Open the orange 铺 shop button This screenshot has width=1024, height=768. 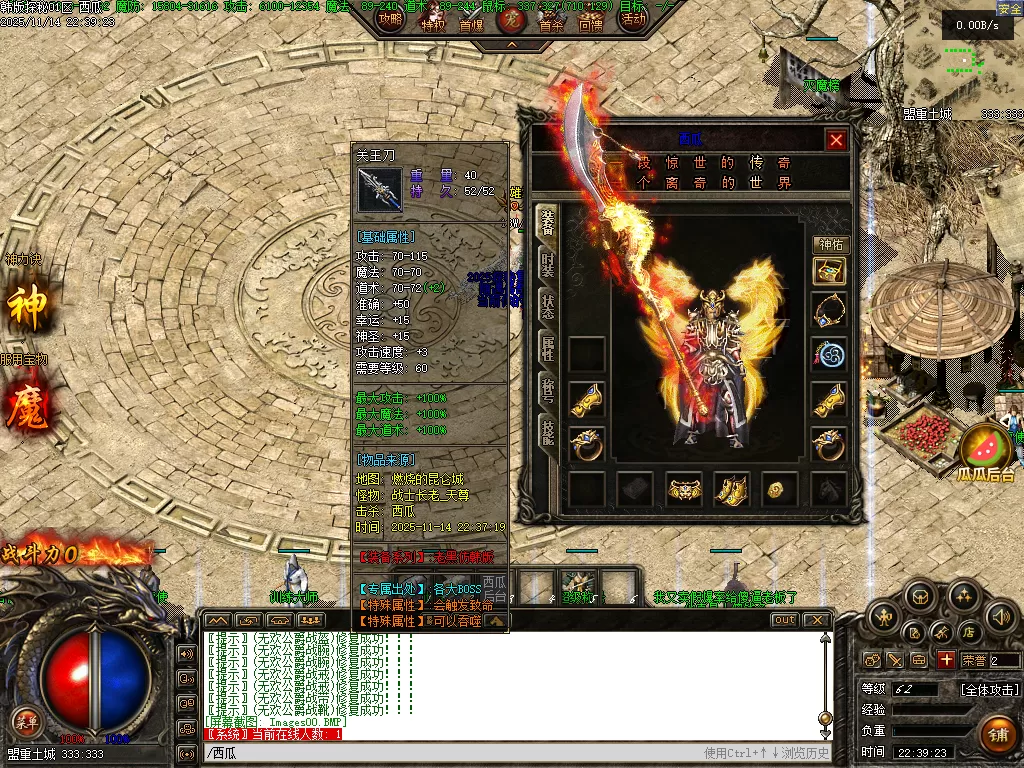pyautogui.click(x=996, y=734)
